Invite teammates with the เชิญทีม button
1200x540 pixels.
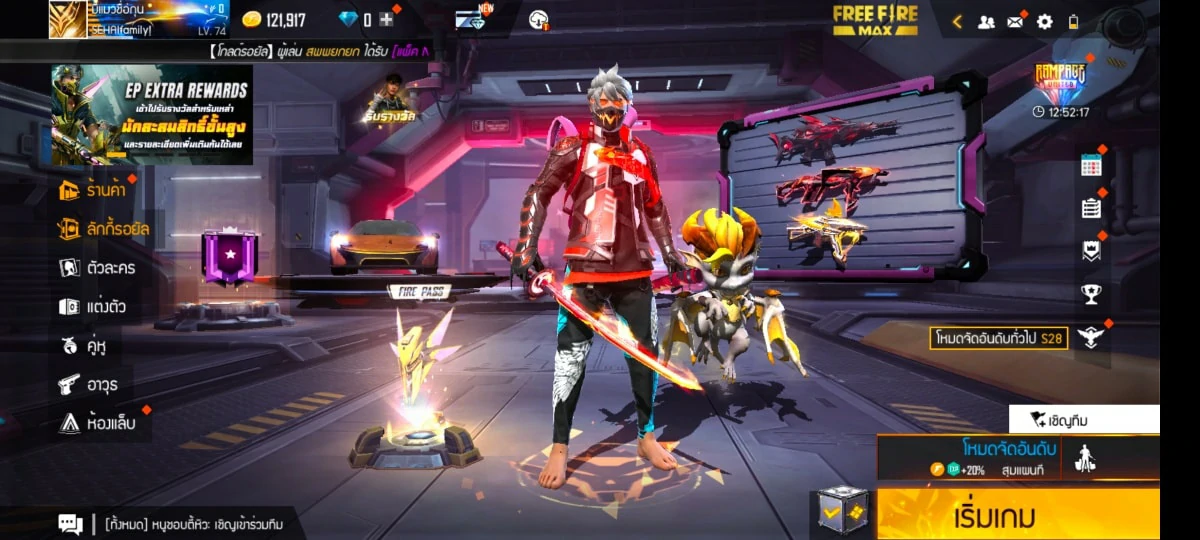[1083, 420]
